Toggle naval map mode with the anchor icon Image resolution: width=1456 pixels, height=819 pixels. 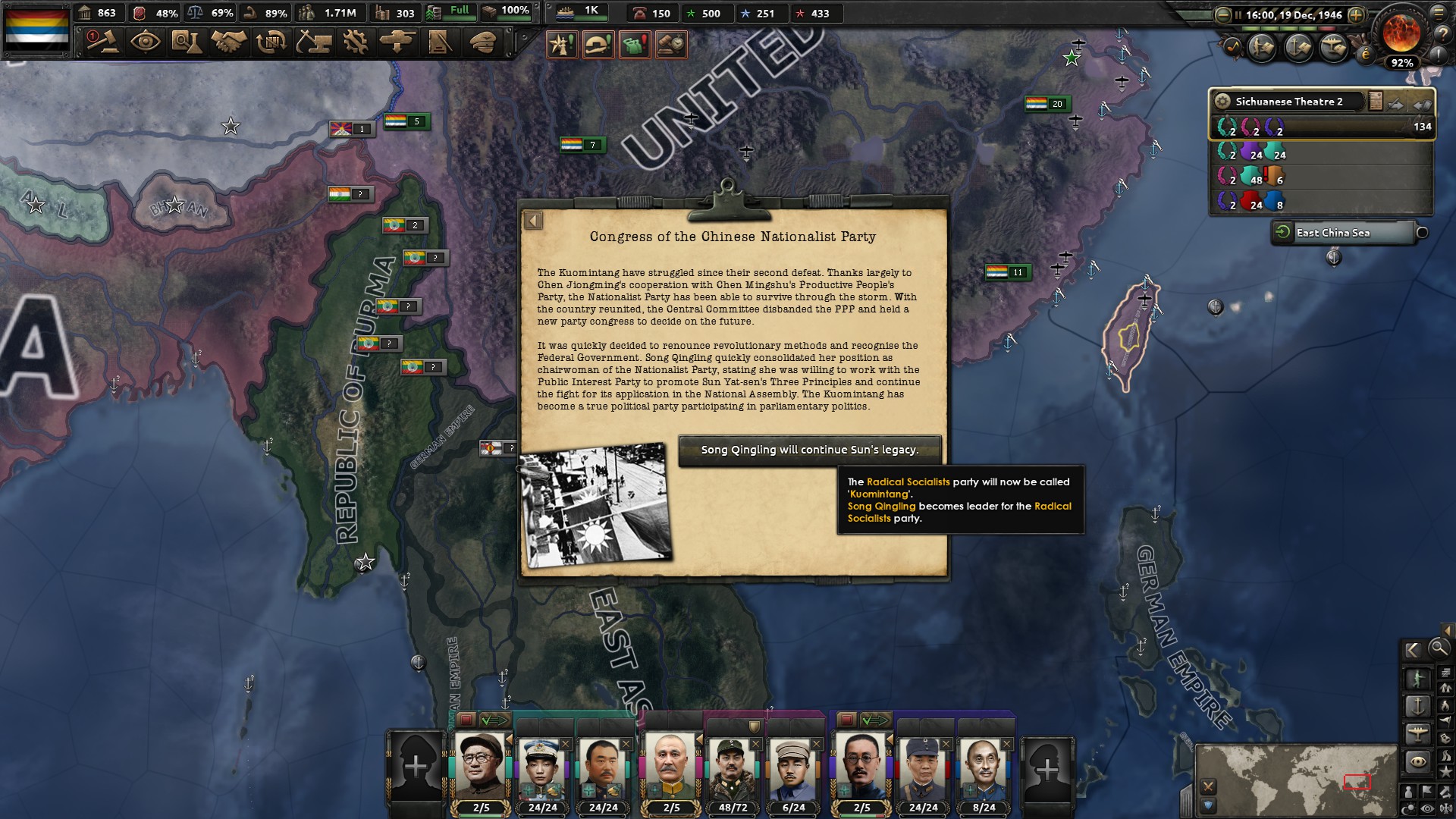pyautogui.click(x=1420, y=704)
